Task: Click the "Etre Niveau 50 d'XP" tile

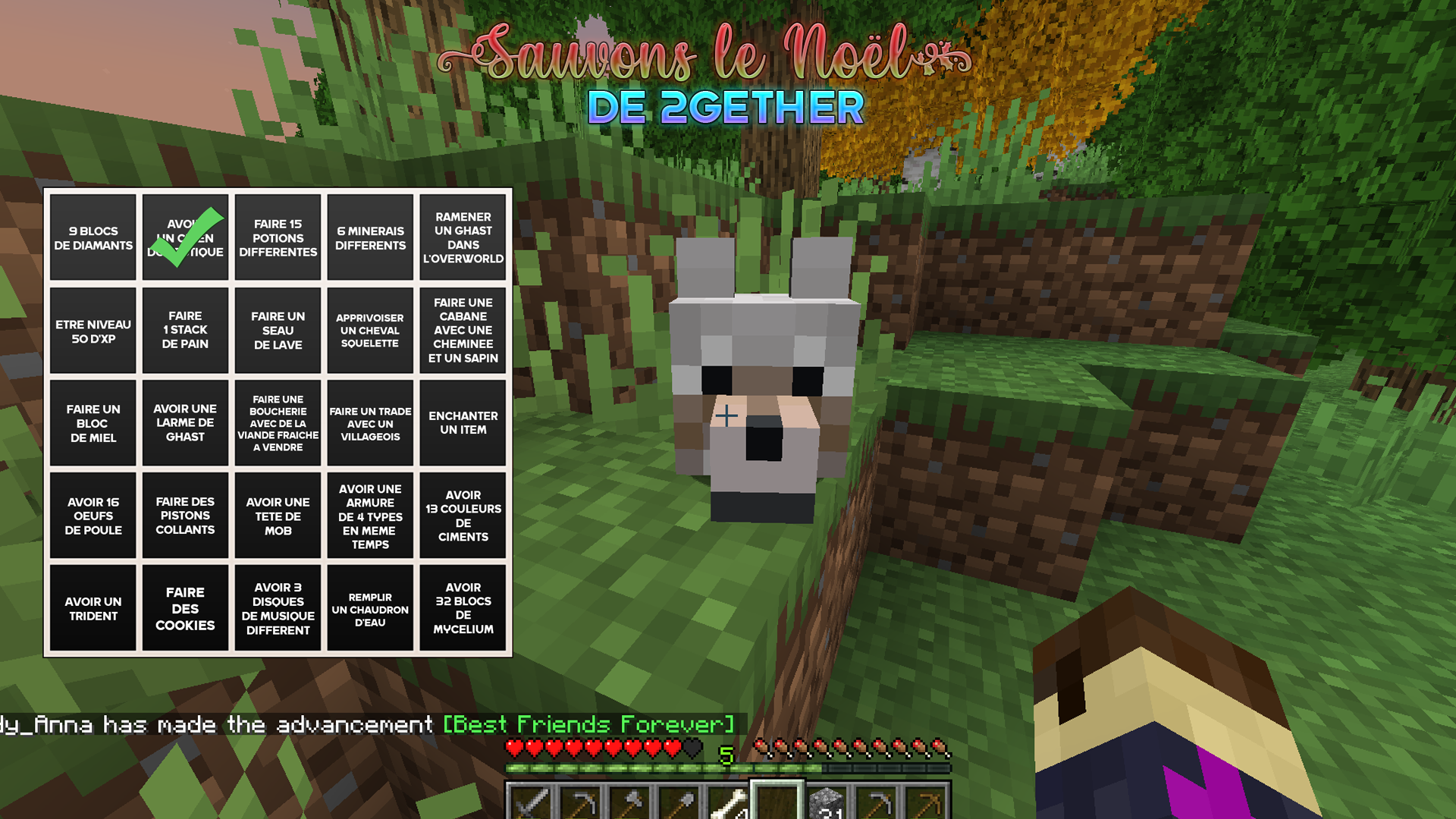Action: 93,331
